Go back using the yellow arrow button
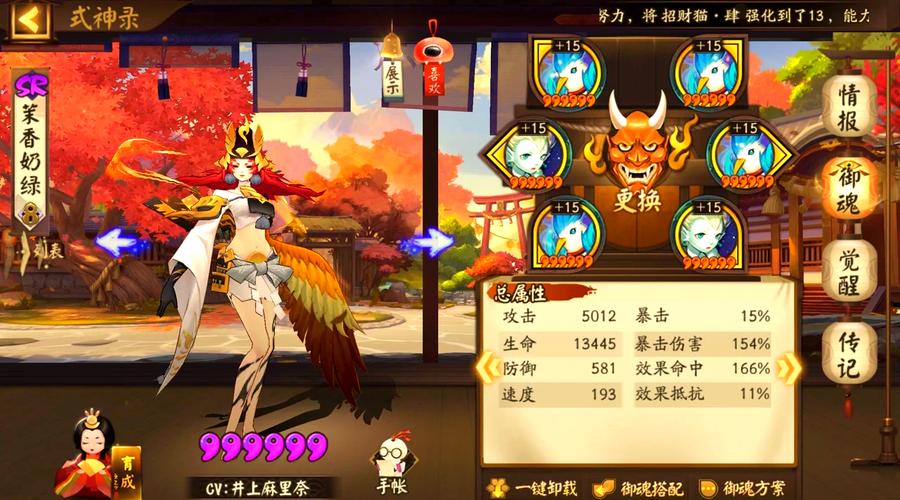This screenshot has width=900, height=500. point(29,18)
